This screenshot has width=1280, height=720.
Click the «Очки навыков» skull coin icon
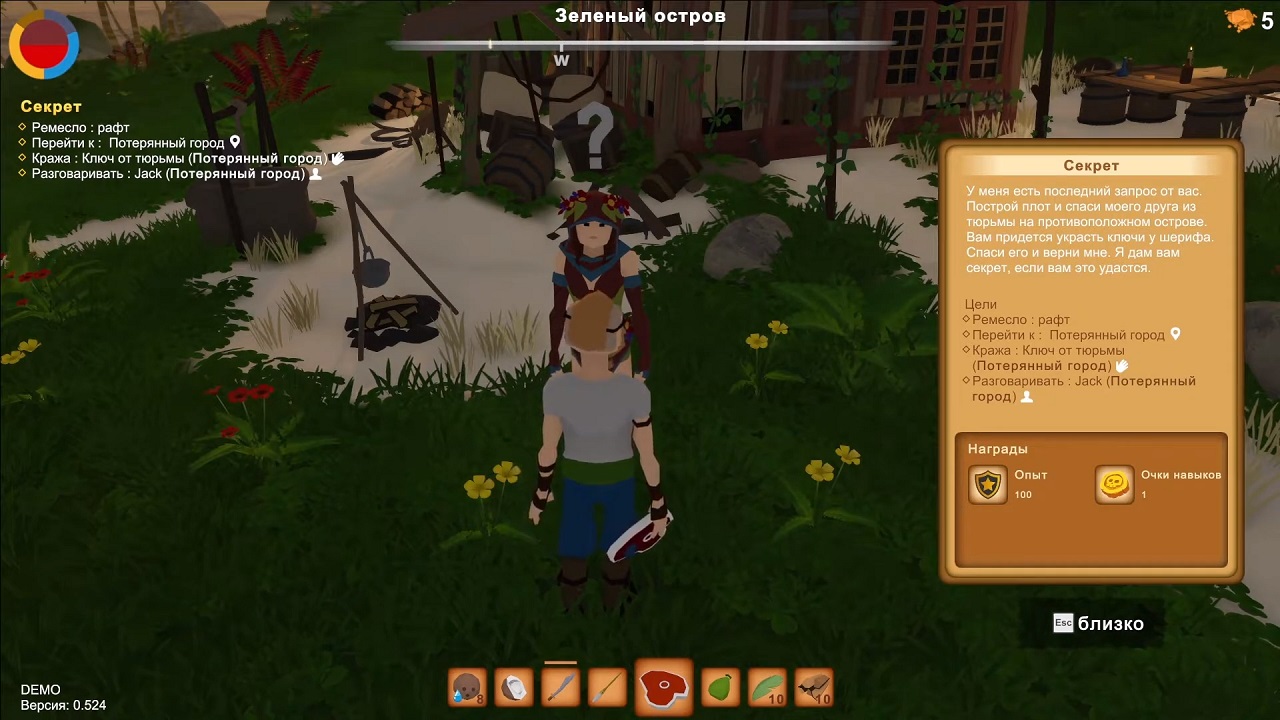[x=1114, y=485]
